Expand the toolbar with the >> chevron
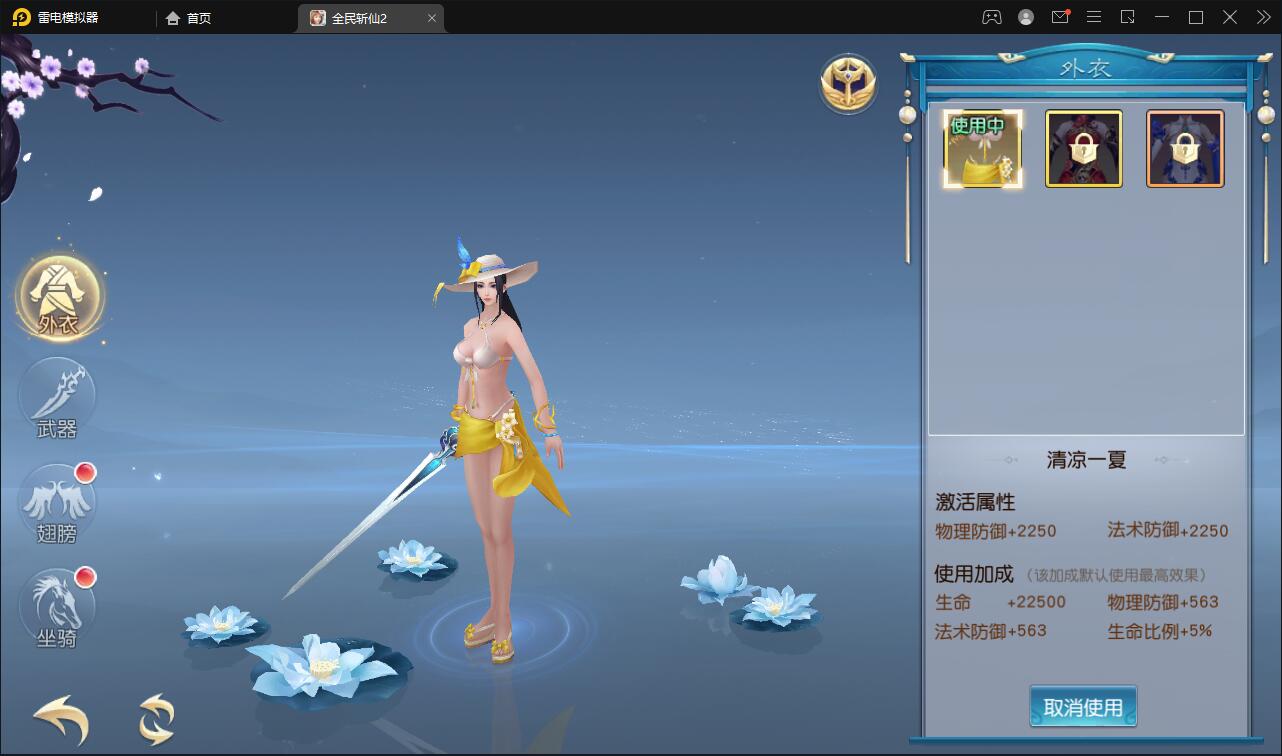Viewport: 1282px width, 756px height. [1260, 17]
